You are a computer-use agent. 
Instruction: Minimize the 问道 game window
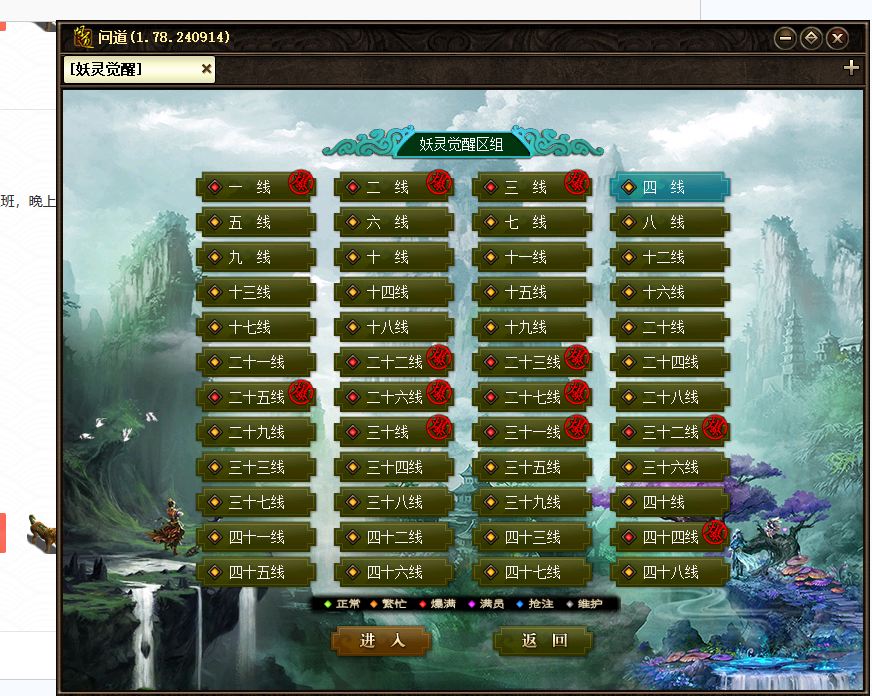coord(785,38)
